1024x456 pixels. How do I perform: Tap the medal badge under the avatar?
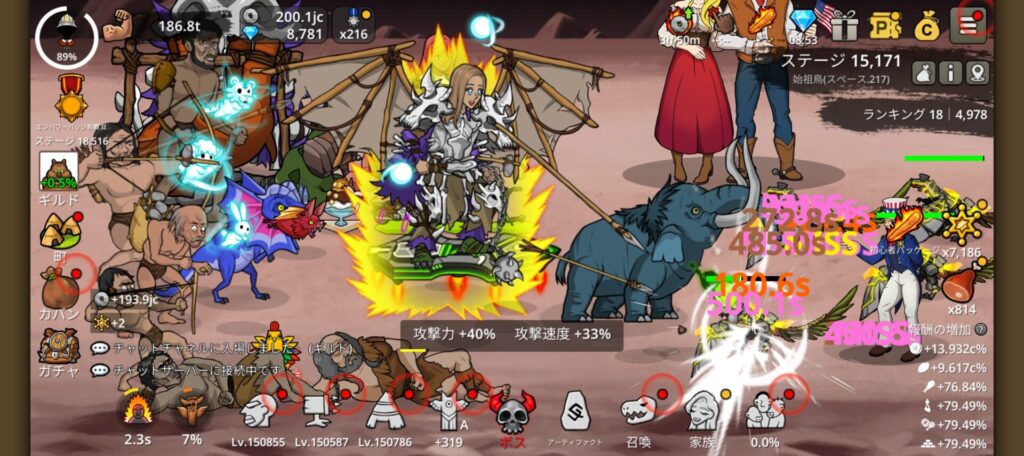click(x=70, y=97)
